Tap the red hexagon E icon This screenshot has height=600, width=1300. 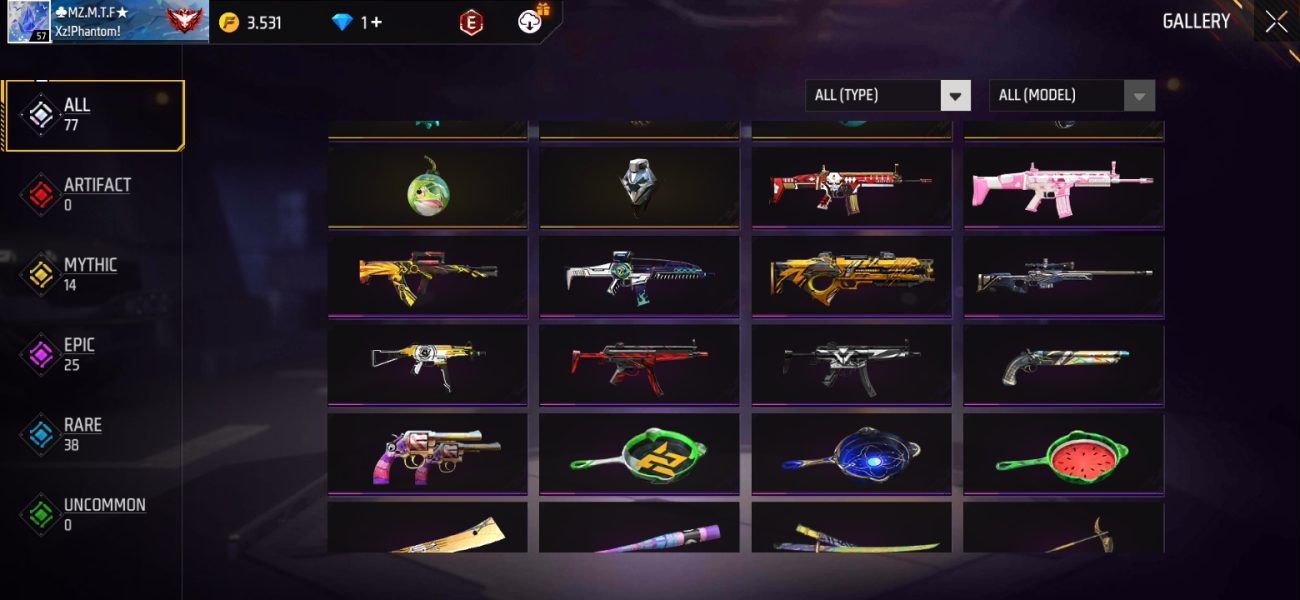click(470, 22)
